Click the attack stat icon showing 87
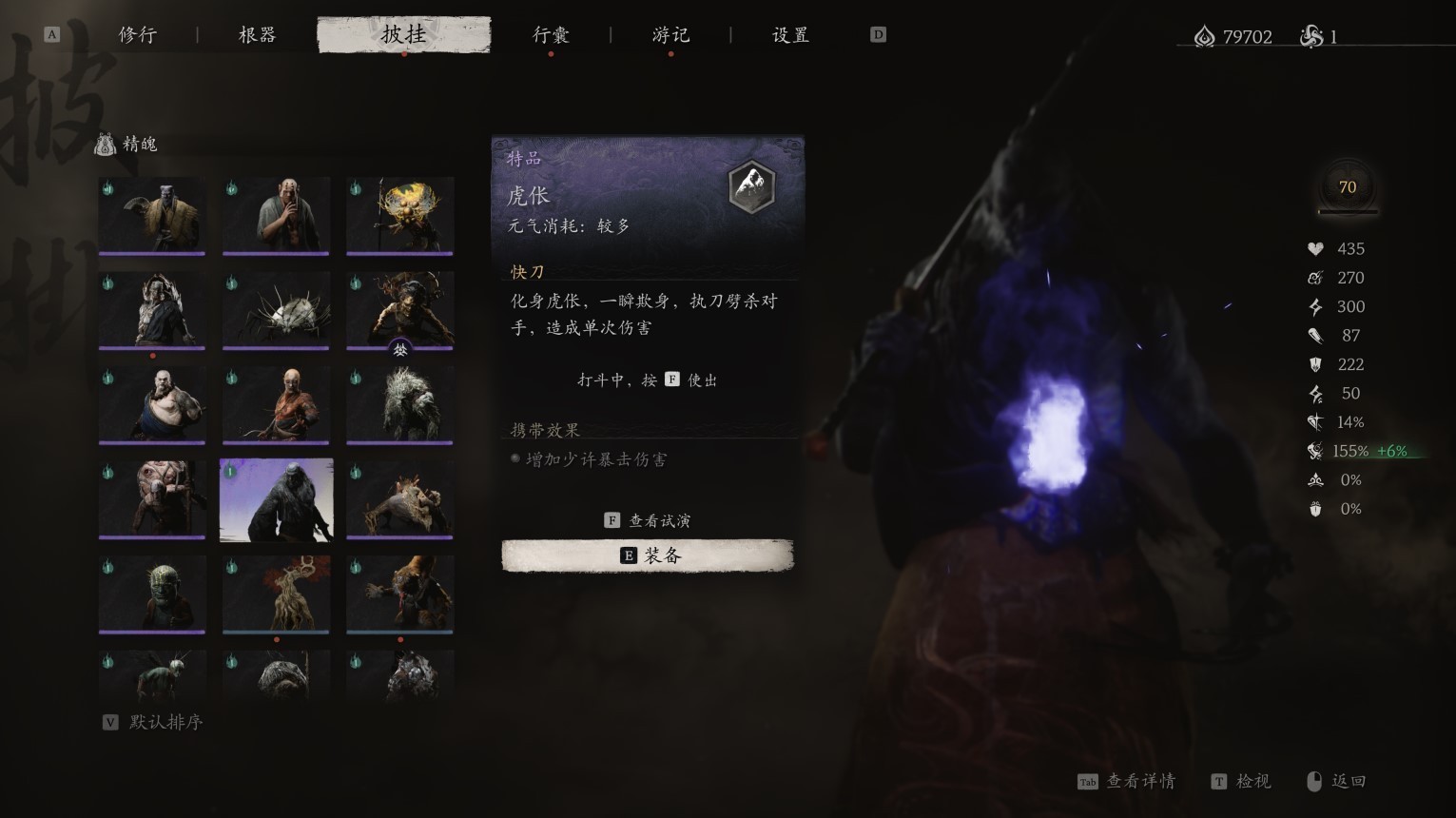The image size is (1456, 818). (x=1315, y=335)
